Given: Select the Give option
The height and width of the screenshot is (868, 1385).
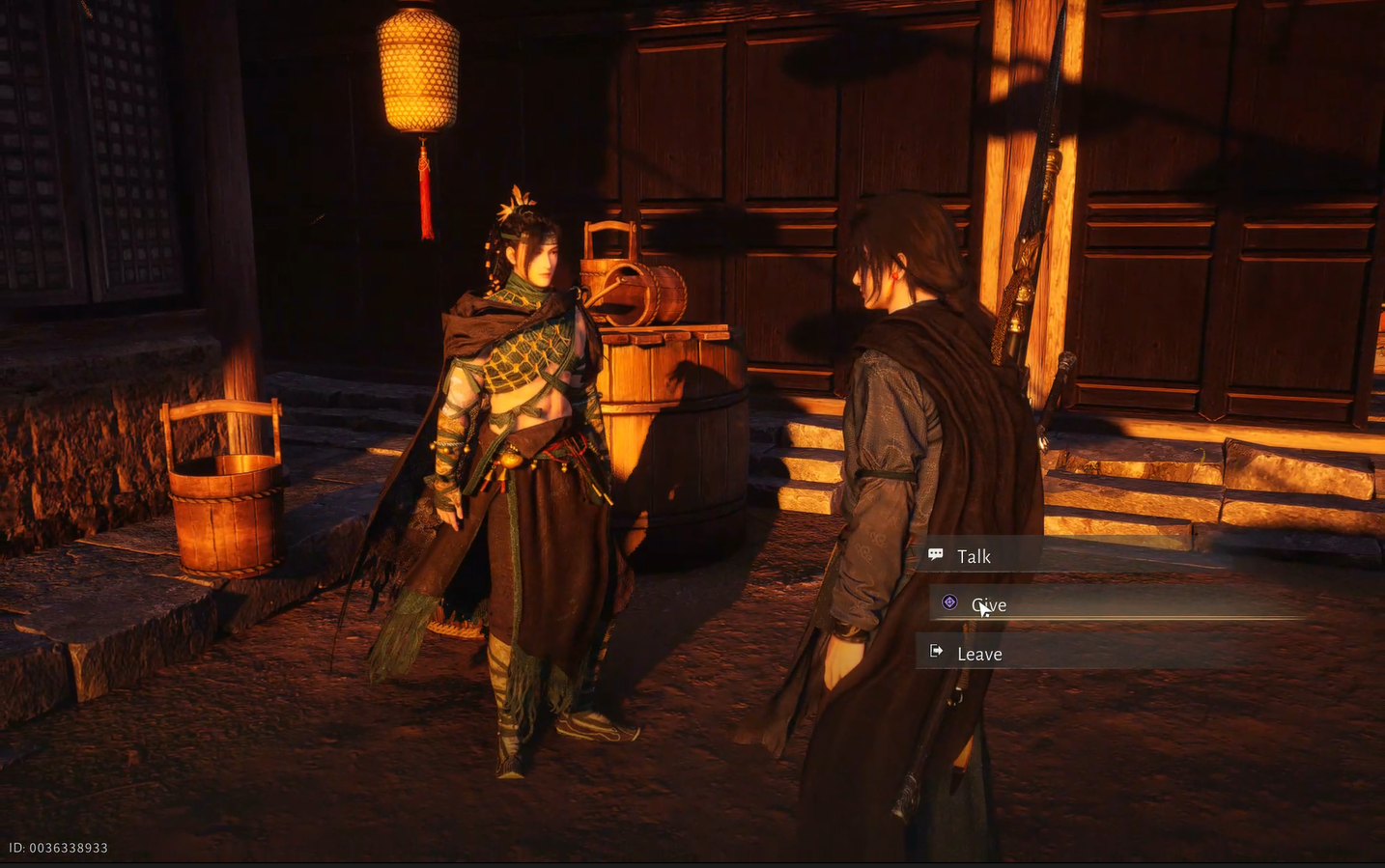Looking at the screenshot, I should tap(989, 605).
